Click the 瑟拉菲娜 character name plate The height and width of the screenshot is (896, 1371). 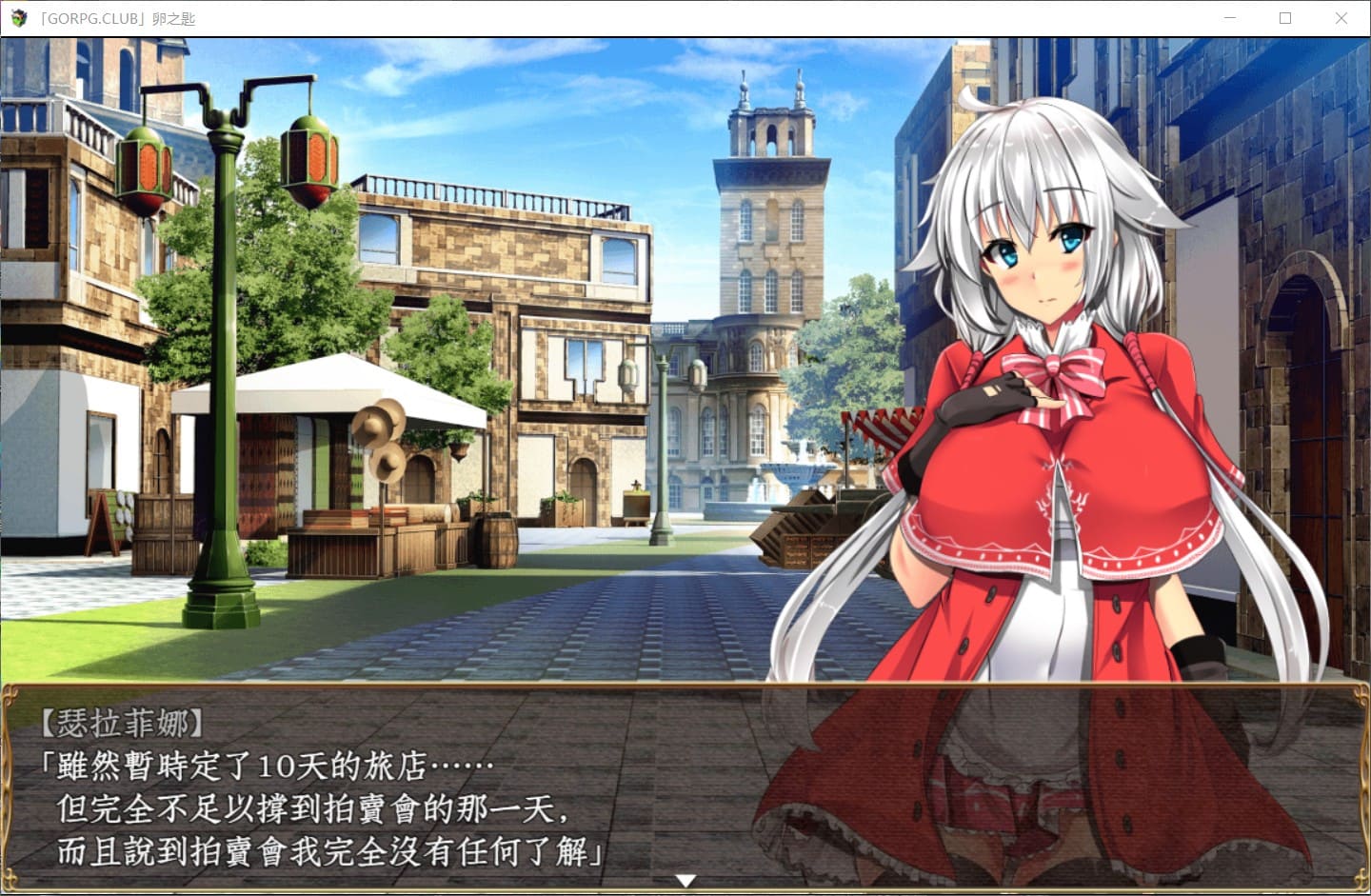click(x=124, y=721)
